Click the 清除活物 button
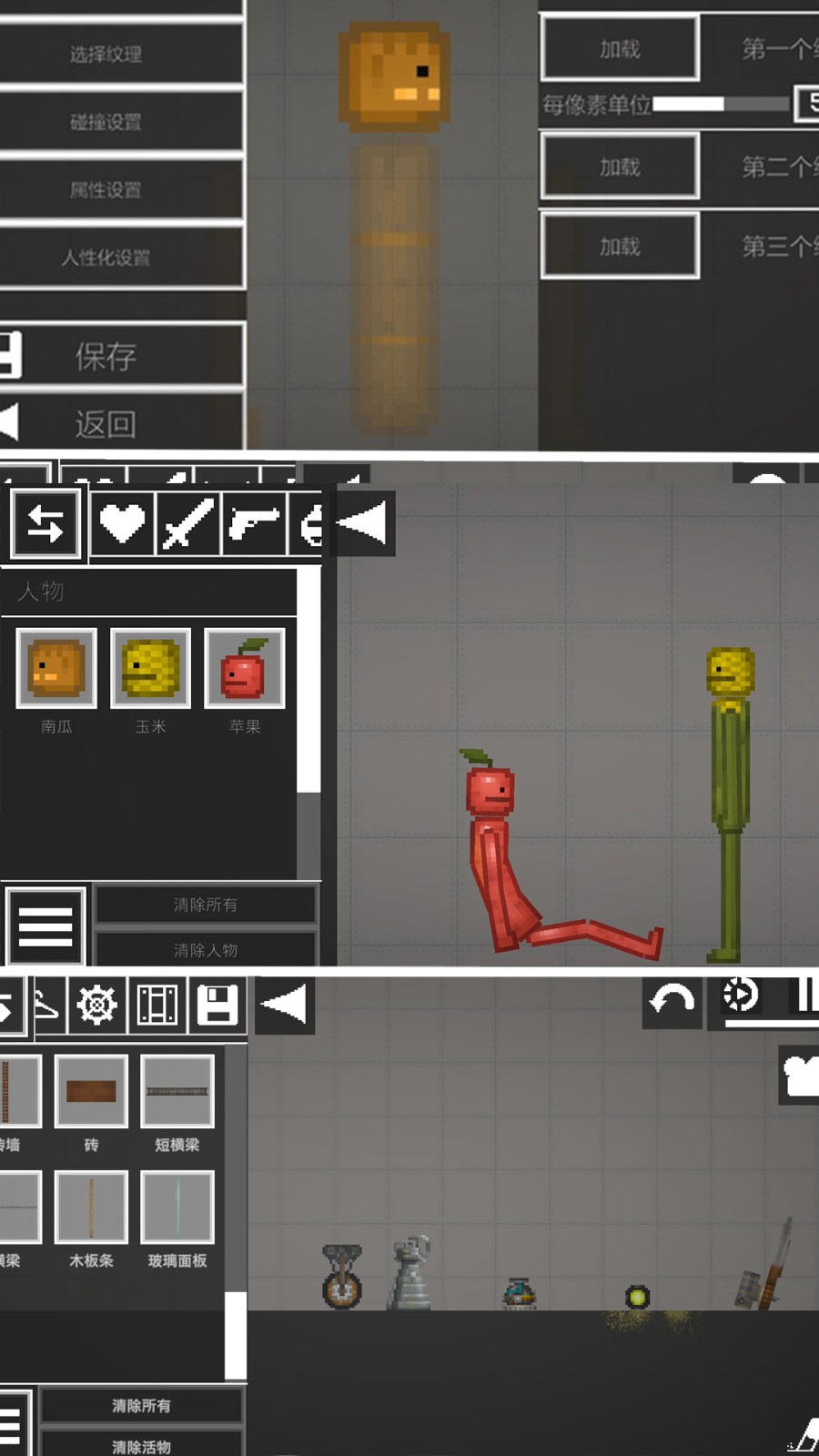The image size is (819, 1456). [141, 1445]
